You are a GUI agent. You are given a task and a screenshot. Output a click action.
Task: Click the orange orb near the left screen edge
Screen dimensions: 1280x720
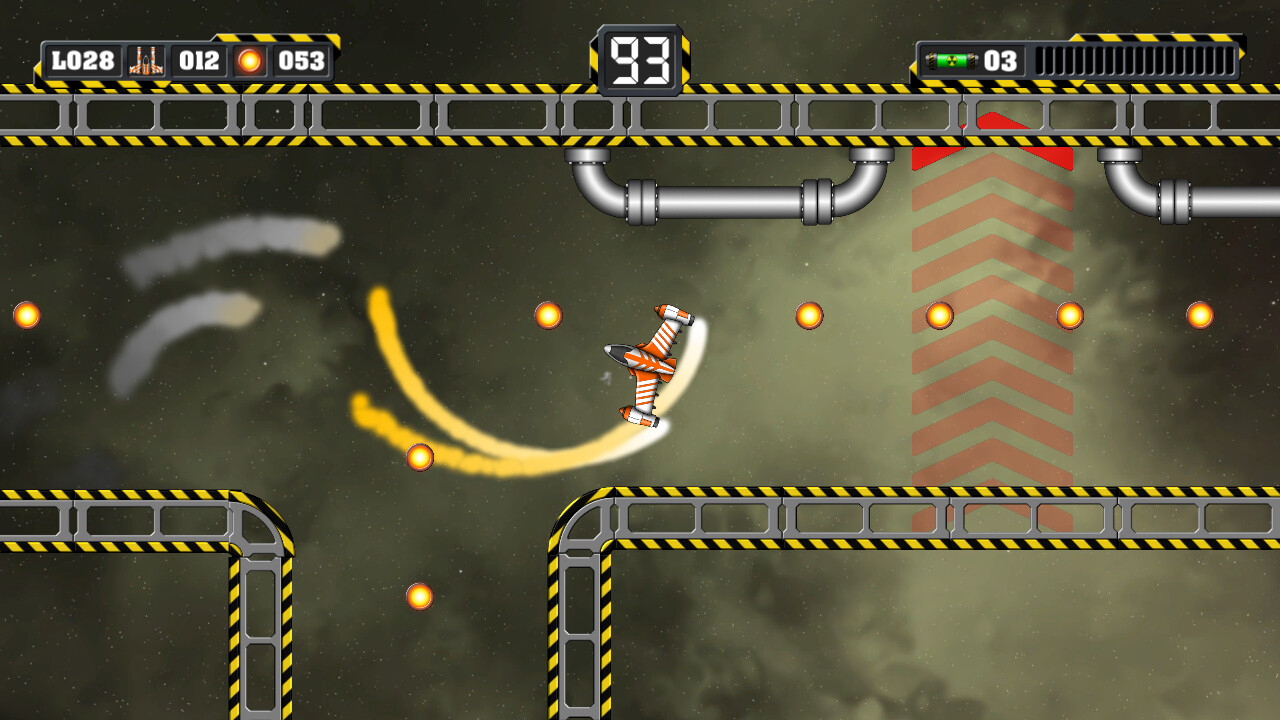pyautogui.click(x=26, y=313)
